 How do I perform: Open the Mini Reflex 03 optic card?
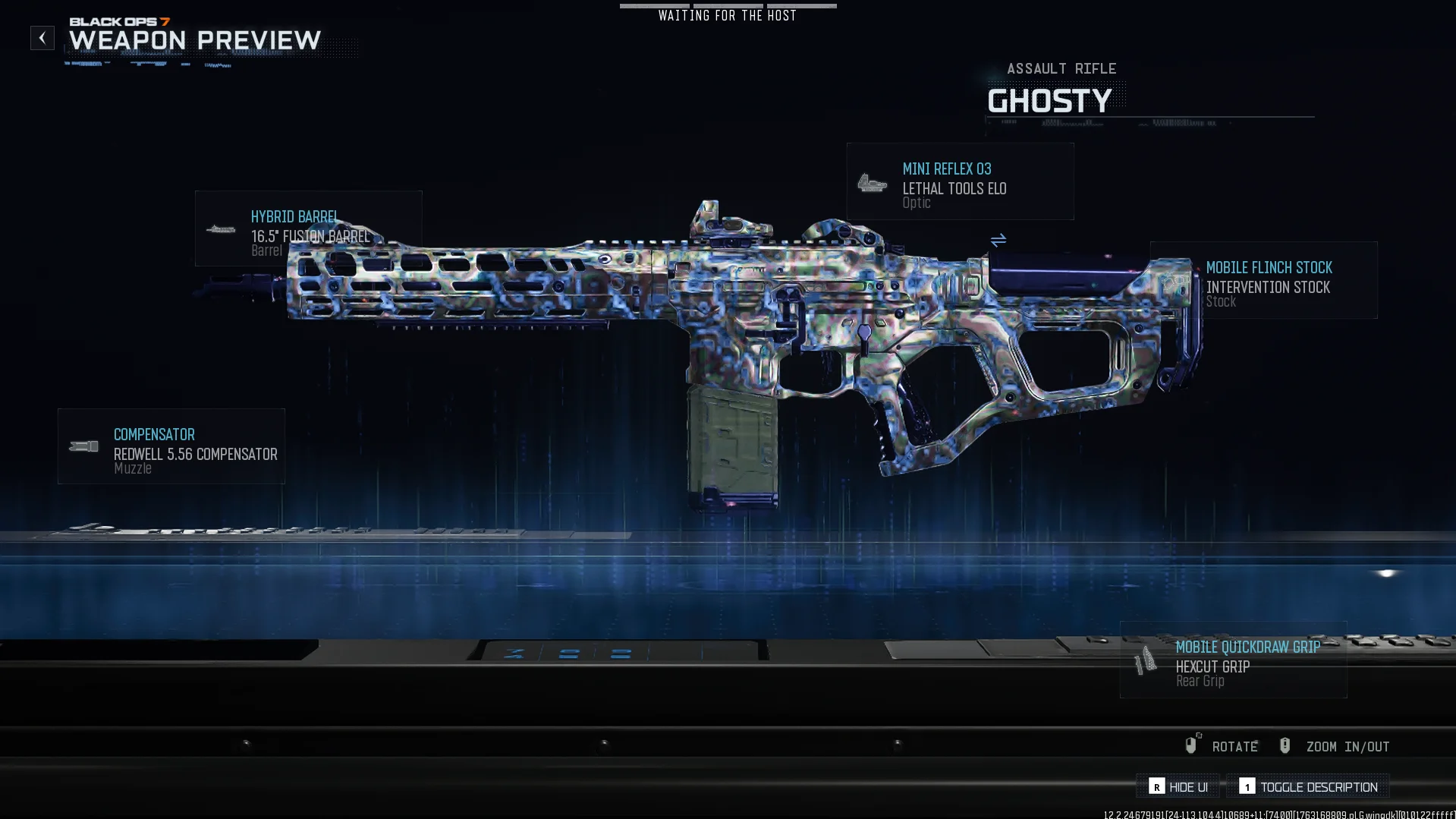click(x=960, y=182)
